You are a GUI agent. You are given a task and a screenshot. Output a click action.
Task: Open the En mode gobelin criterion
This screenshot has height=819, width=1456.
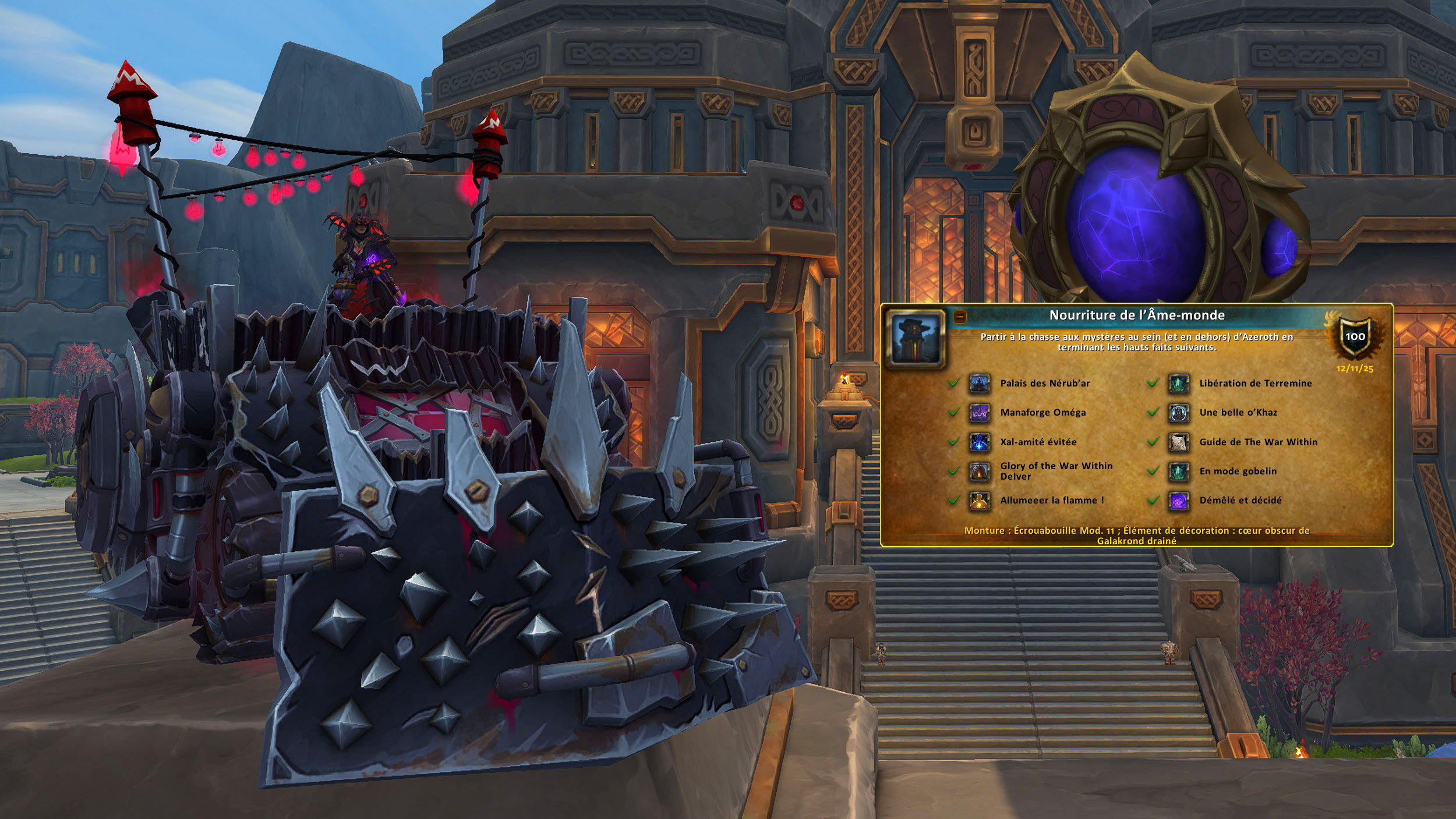point(1238,471)
